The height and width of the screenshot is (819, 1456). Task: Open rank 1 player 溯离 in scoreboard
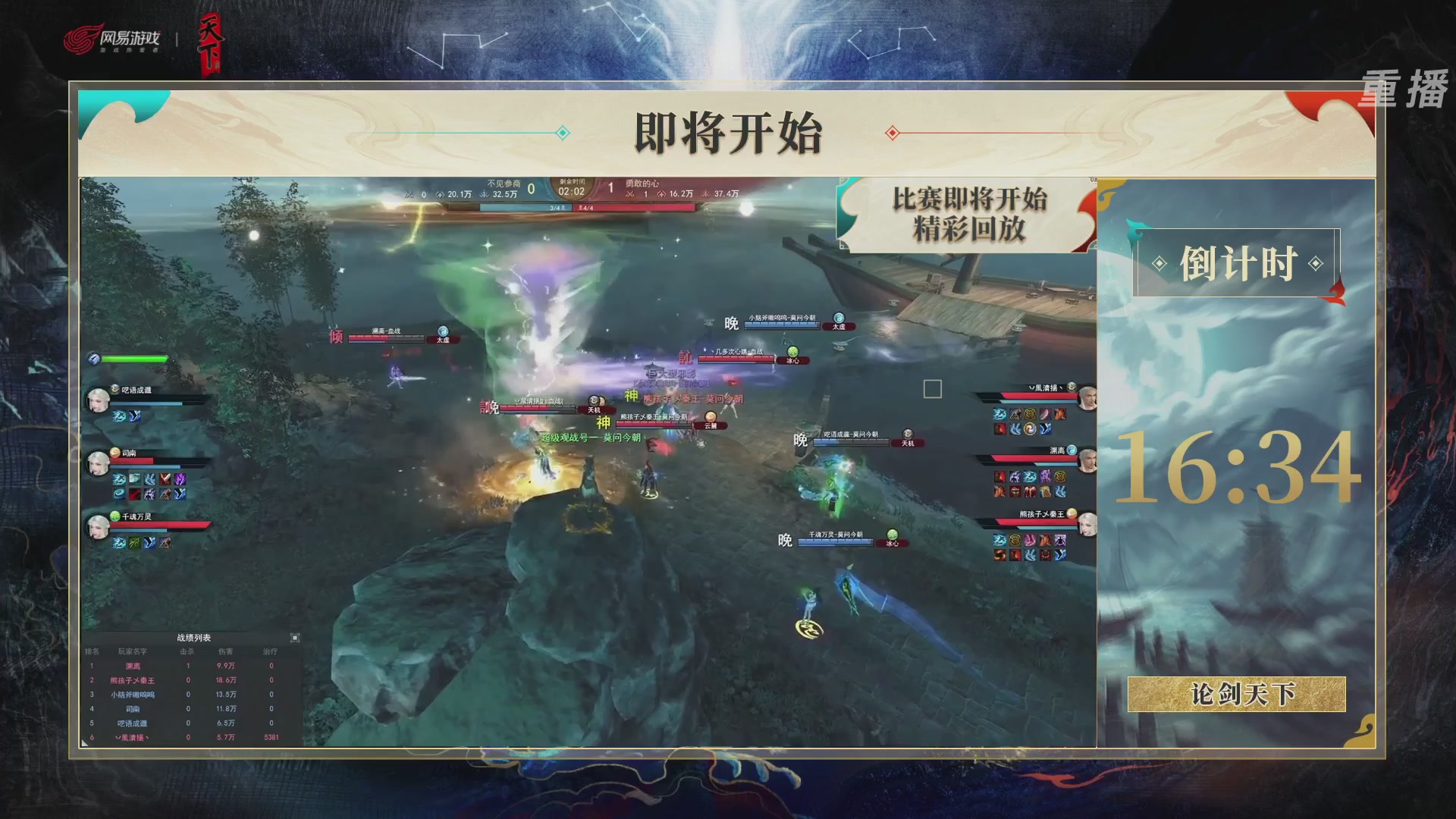pyautogui.click(x=133, y=667)
